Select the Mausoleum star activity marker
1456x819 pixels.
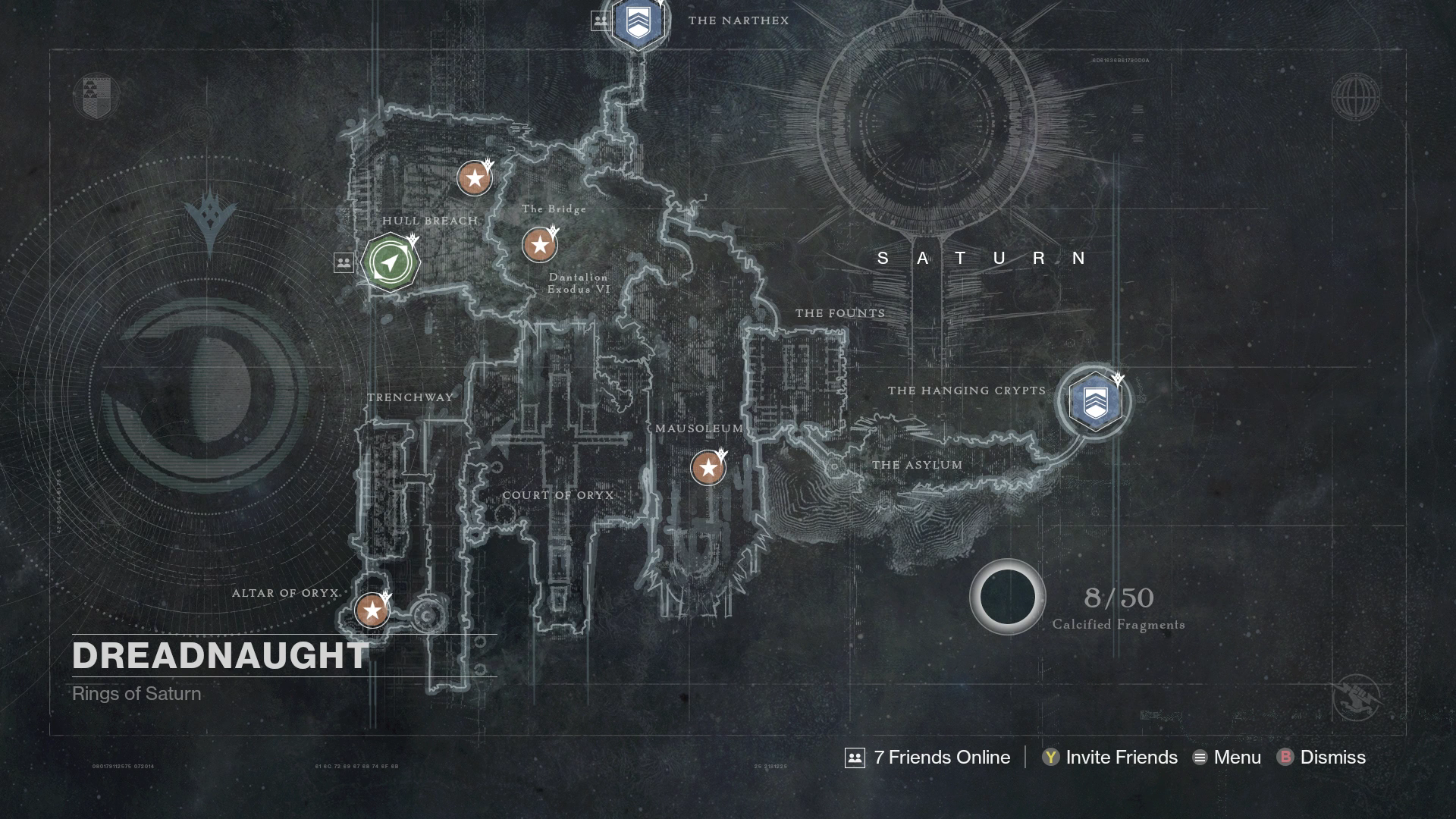(708, 468)
